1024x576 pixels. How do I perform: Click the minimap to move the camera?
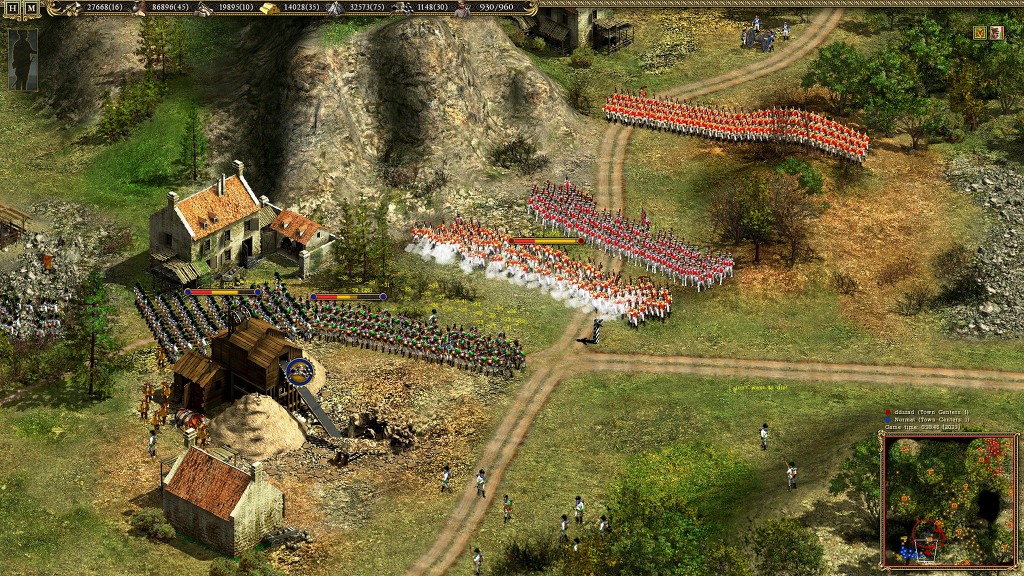(x=949, y=500)
